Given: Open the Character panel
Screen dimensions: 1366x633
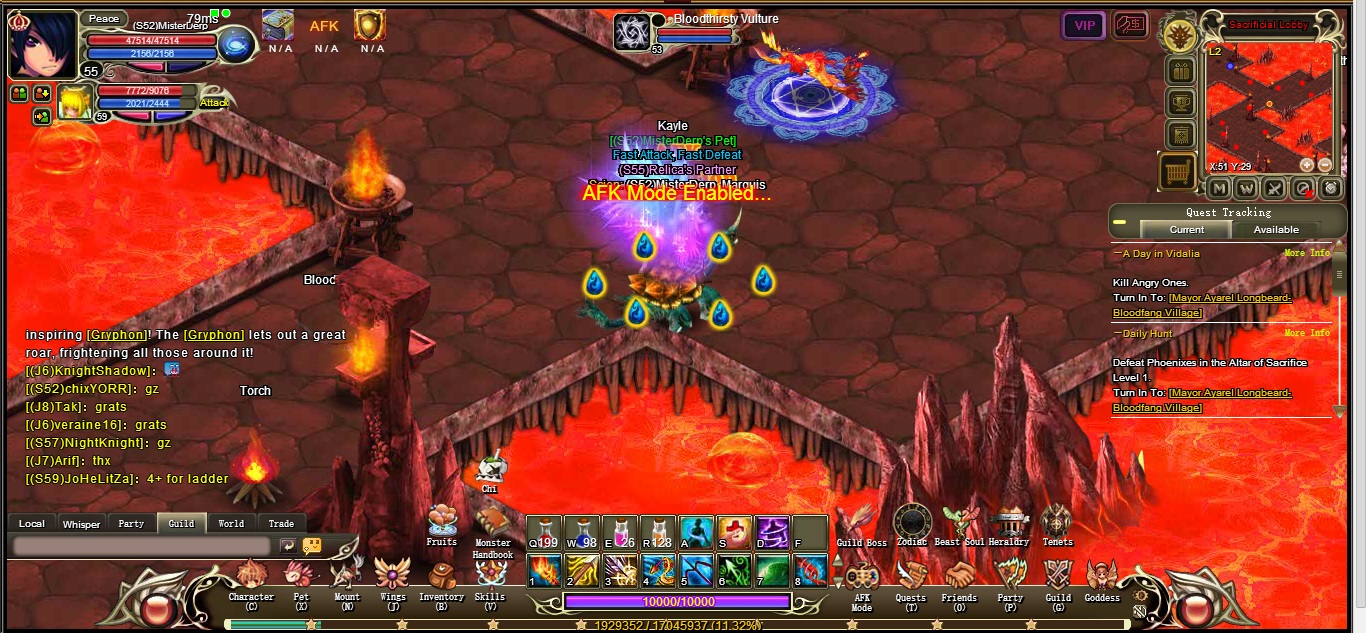Looking at the screenshot, I should click(x=251, y=577).
